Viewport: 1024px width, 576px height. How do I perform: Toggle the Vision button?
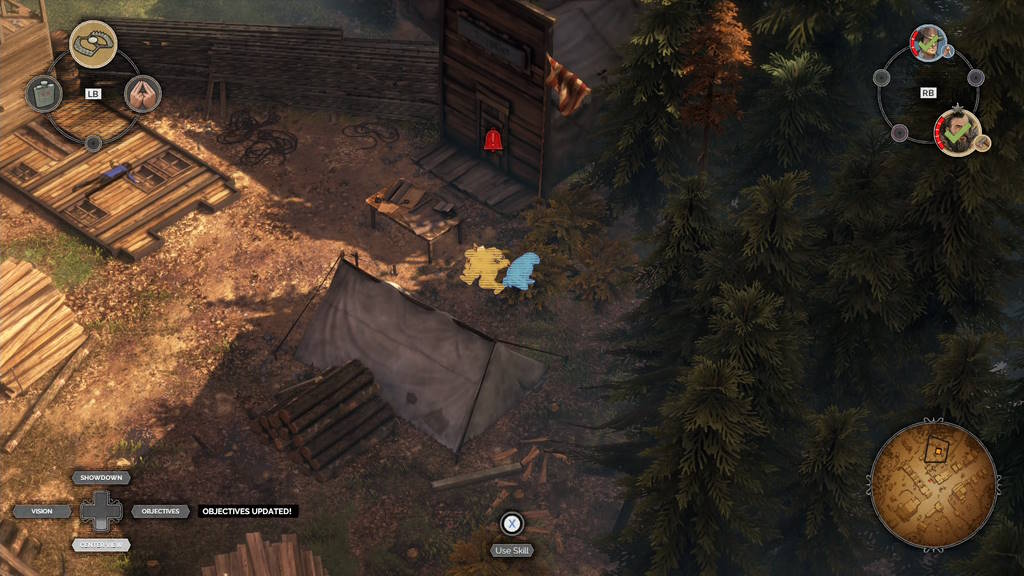coord(42,511)
